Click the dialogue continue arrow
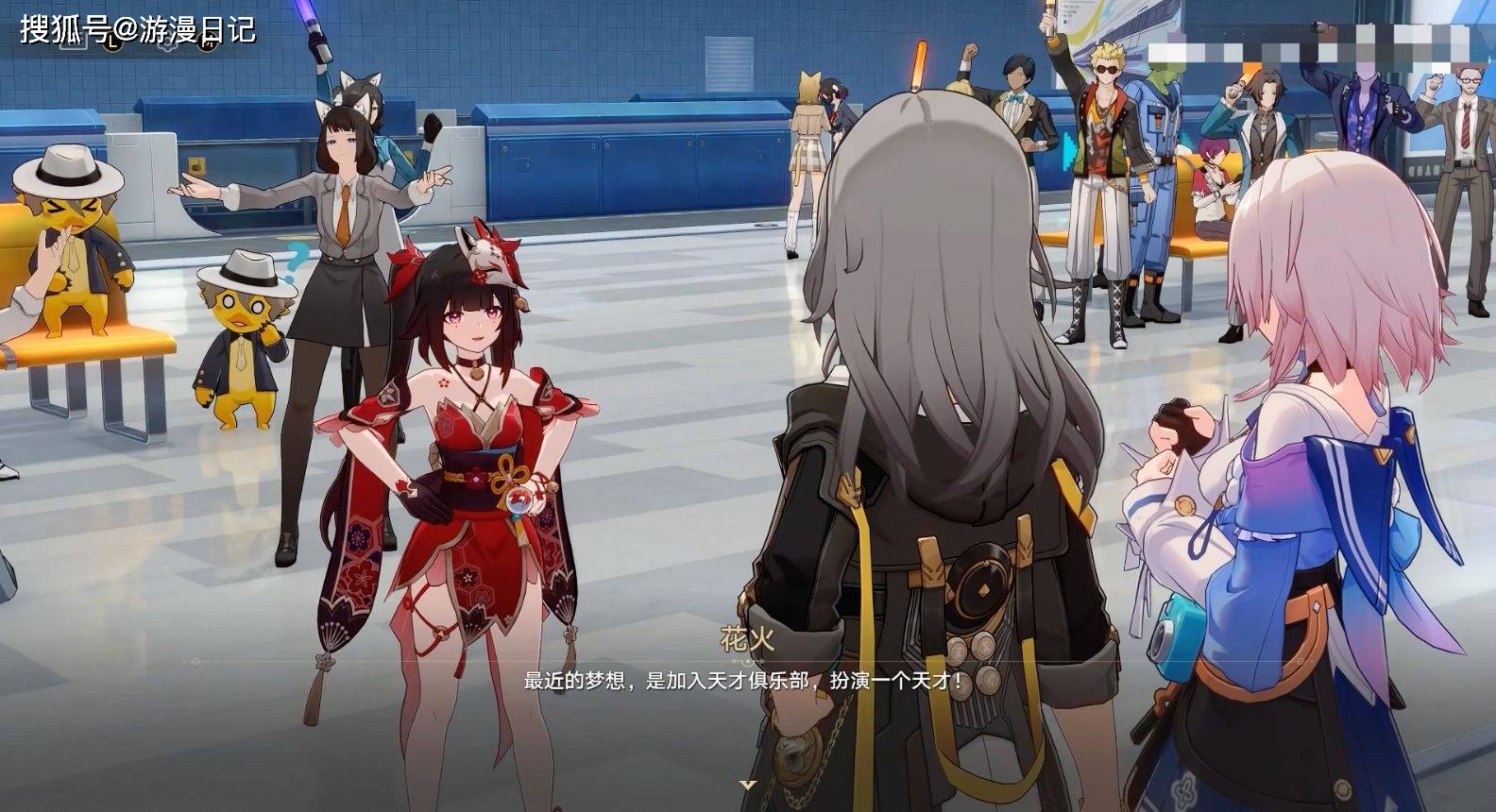 click(x=748, y=785)
